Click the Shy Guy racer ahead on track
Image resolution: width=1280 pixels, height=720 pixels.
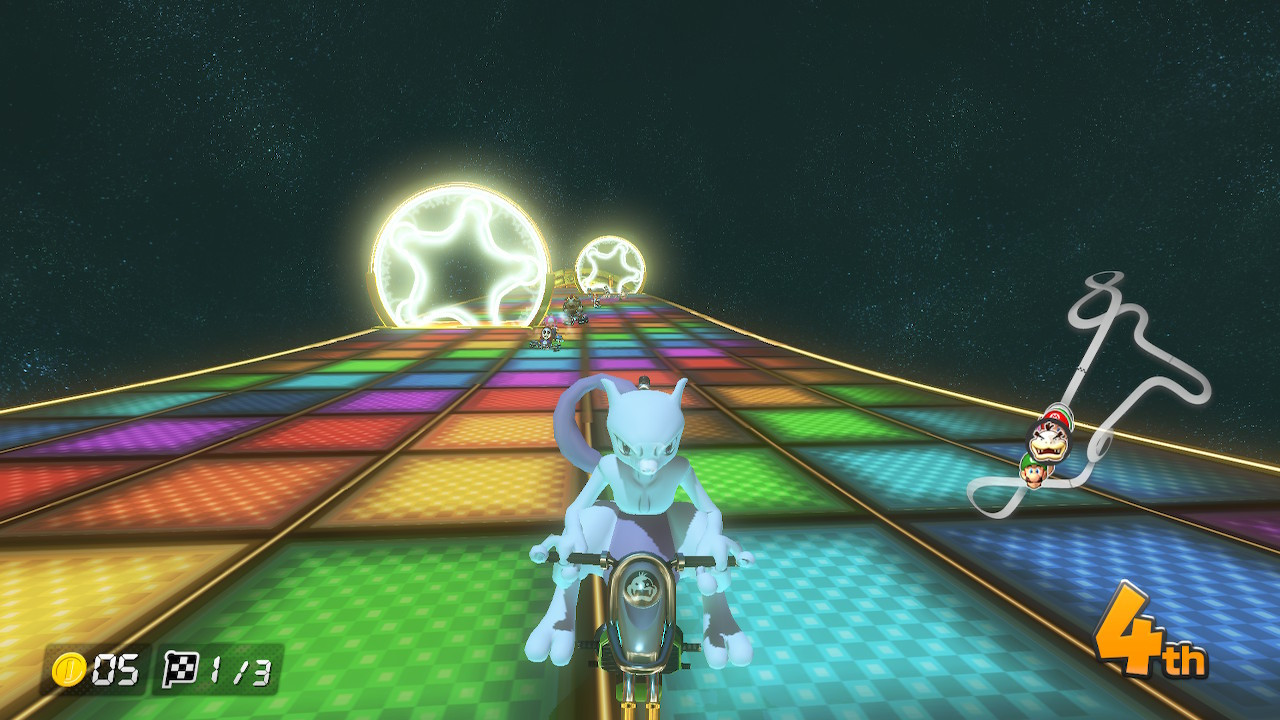[x=546, y=335]
